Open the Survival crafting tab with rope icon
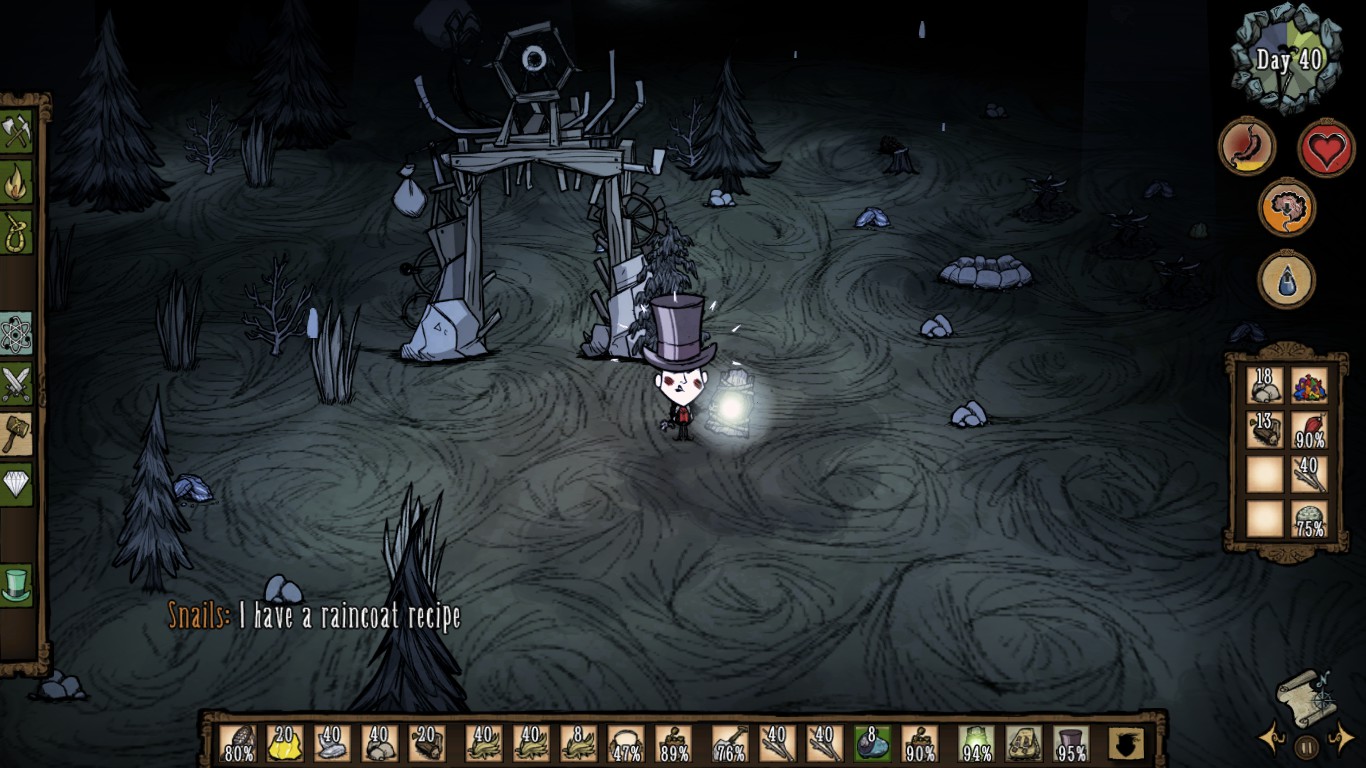The height and width of the screenshot is (768, 1366). 17,232
